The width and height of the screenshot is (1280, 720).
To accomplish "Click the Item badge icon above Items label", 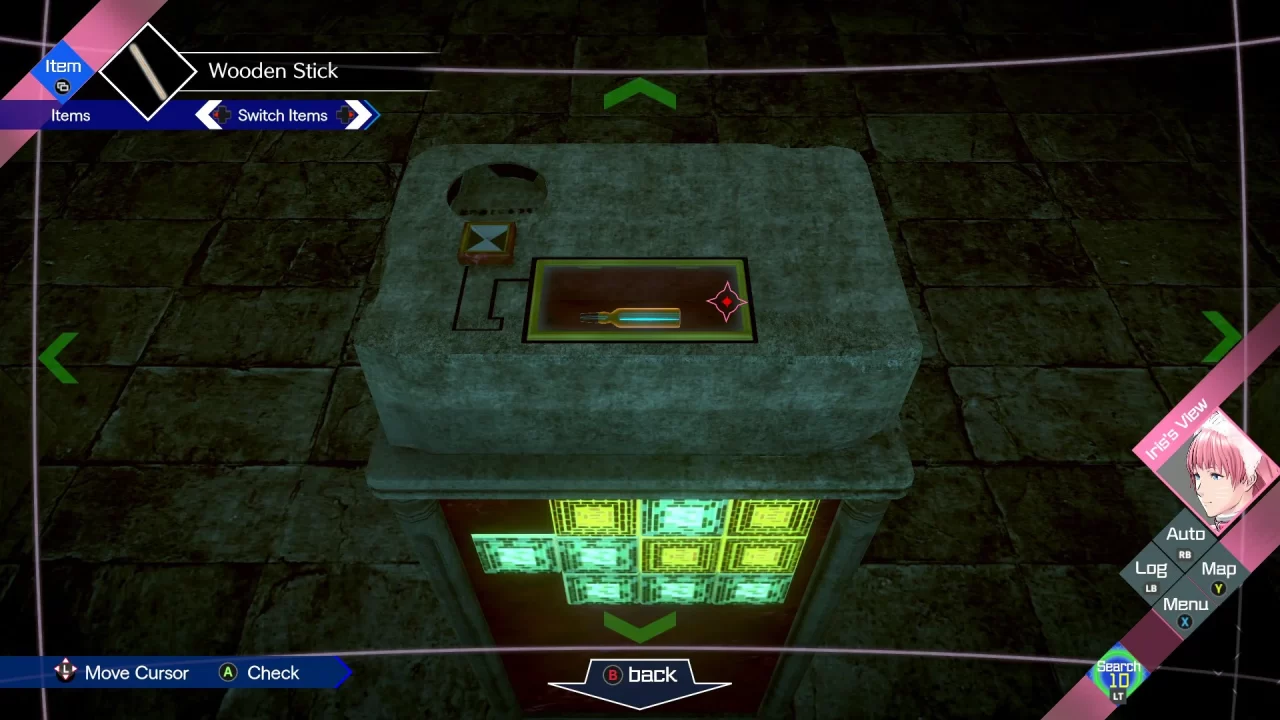I will 63,86.
